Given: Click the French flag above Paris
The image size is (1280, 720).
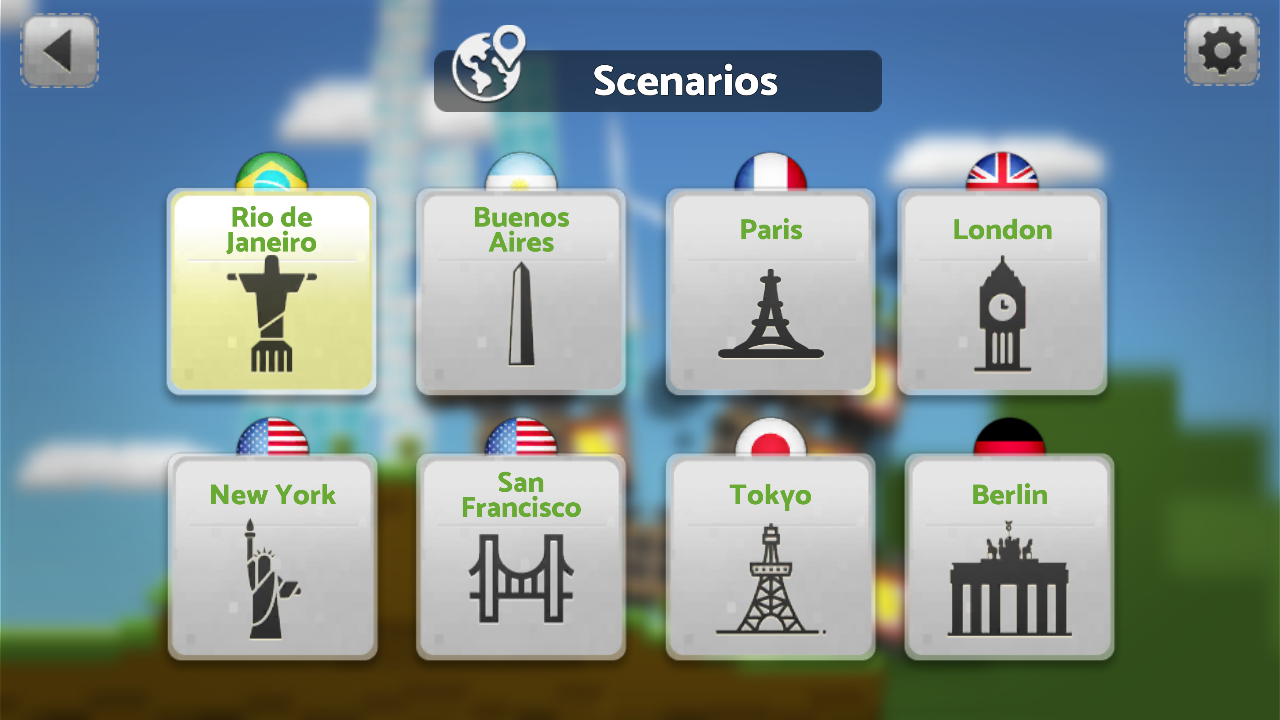Looking at the screenshot, I should [x=770, y=170].
